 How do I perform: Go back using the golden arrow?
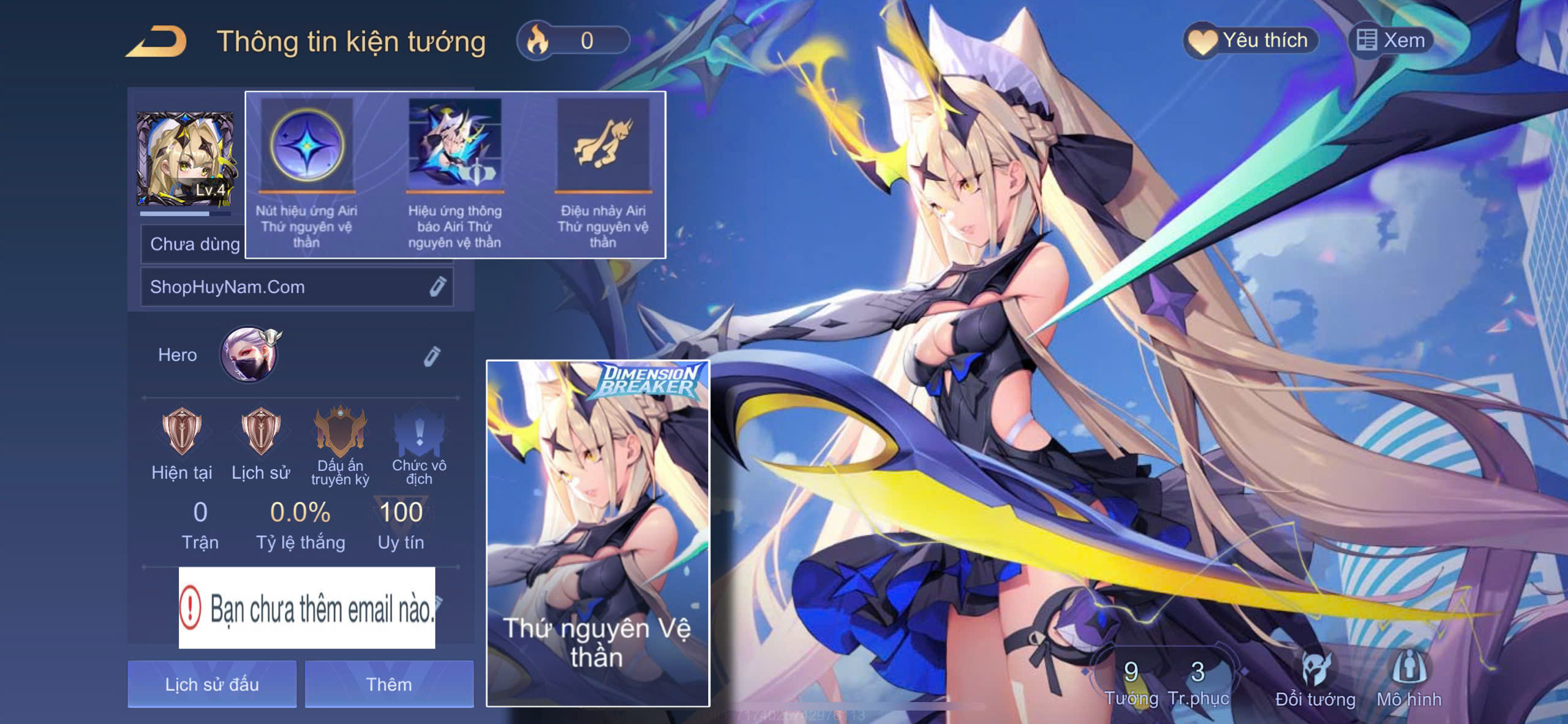click(157, 42)
